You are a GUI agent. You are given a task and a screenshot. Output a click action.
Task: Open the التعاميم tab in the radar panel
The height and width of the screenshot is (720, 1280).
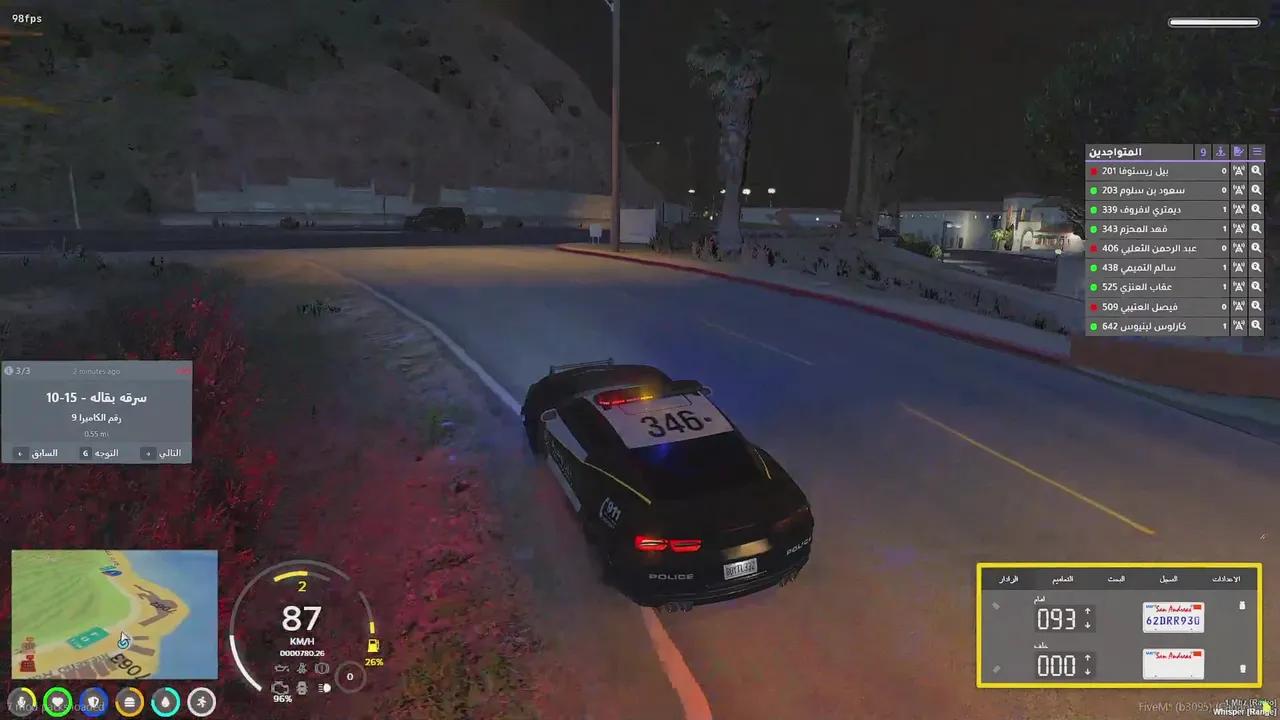pyautogui.click(x=1062, y=578)
